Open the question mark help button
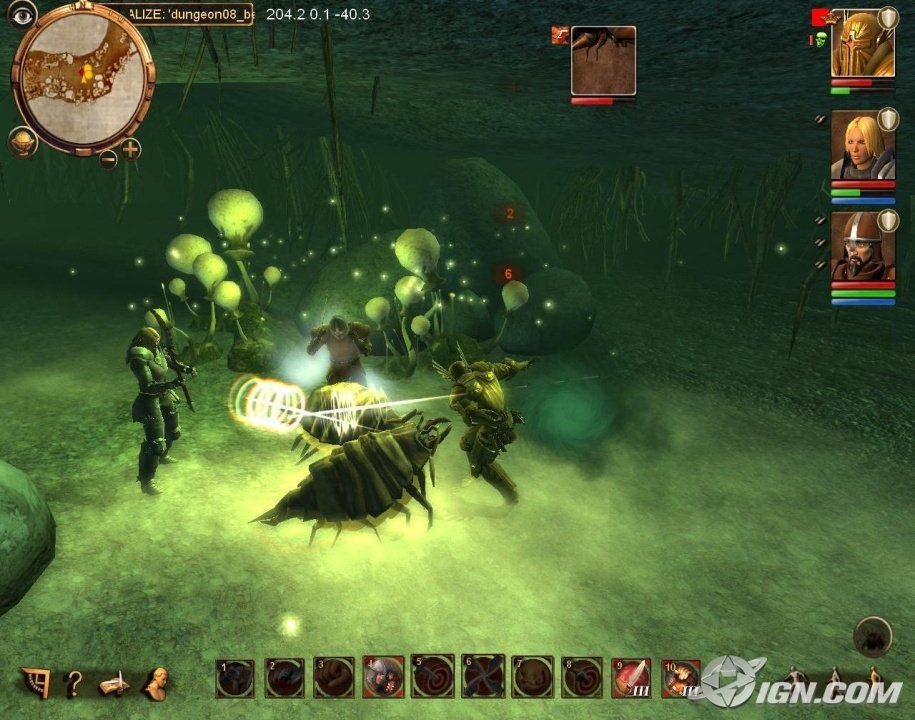 [x=73, y=683]
